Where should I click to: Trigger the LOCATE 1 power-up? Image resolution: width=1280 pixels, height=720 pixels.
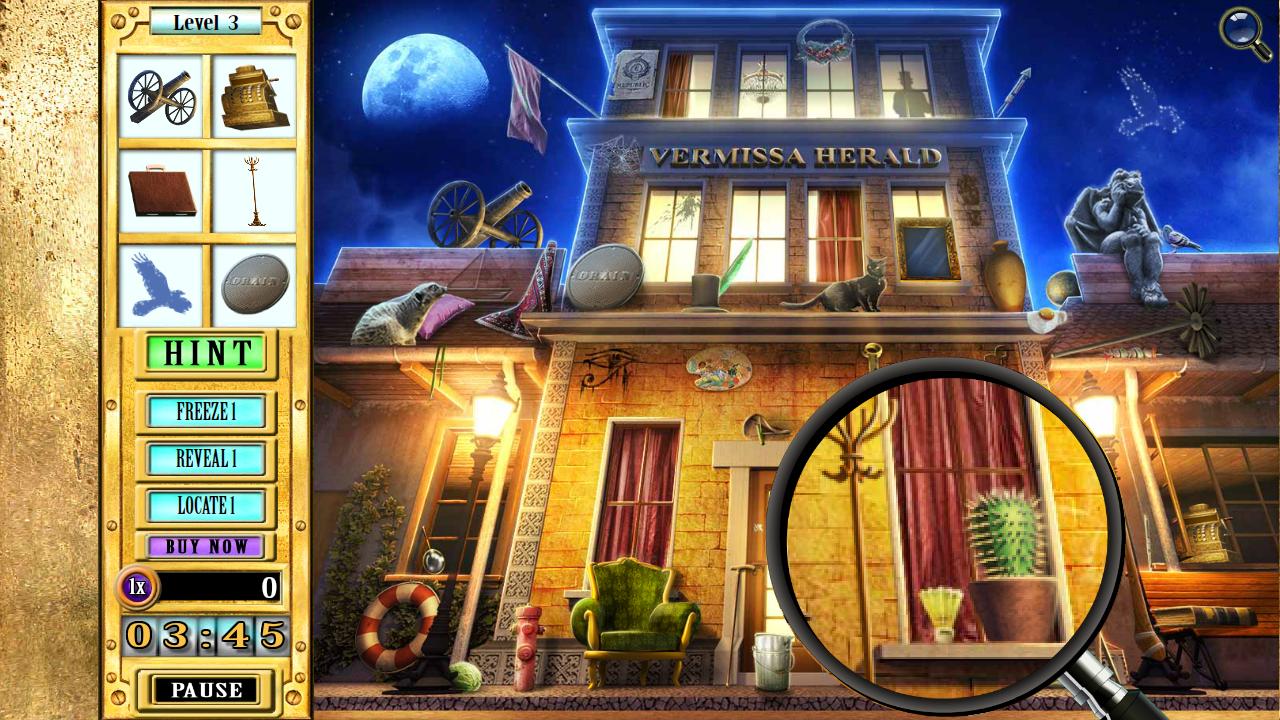pyautogui.click(x=207, y=508)
